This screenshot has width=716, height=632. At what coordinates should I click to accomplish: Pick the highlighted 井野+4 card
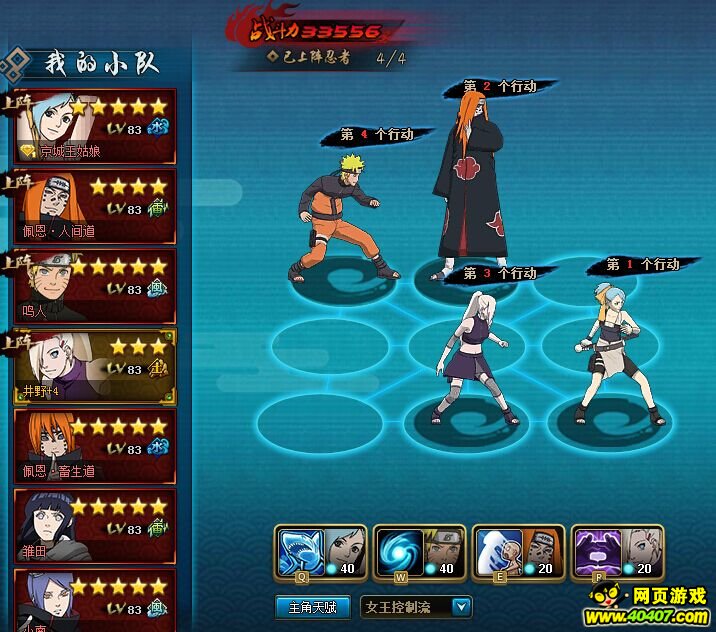click(95, 367)
